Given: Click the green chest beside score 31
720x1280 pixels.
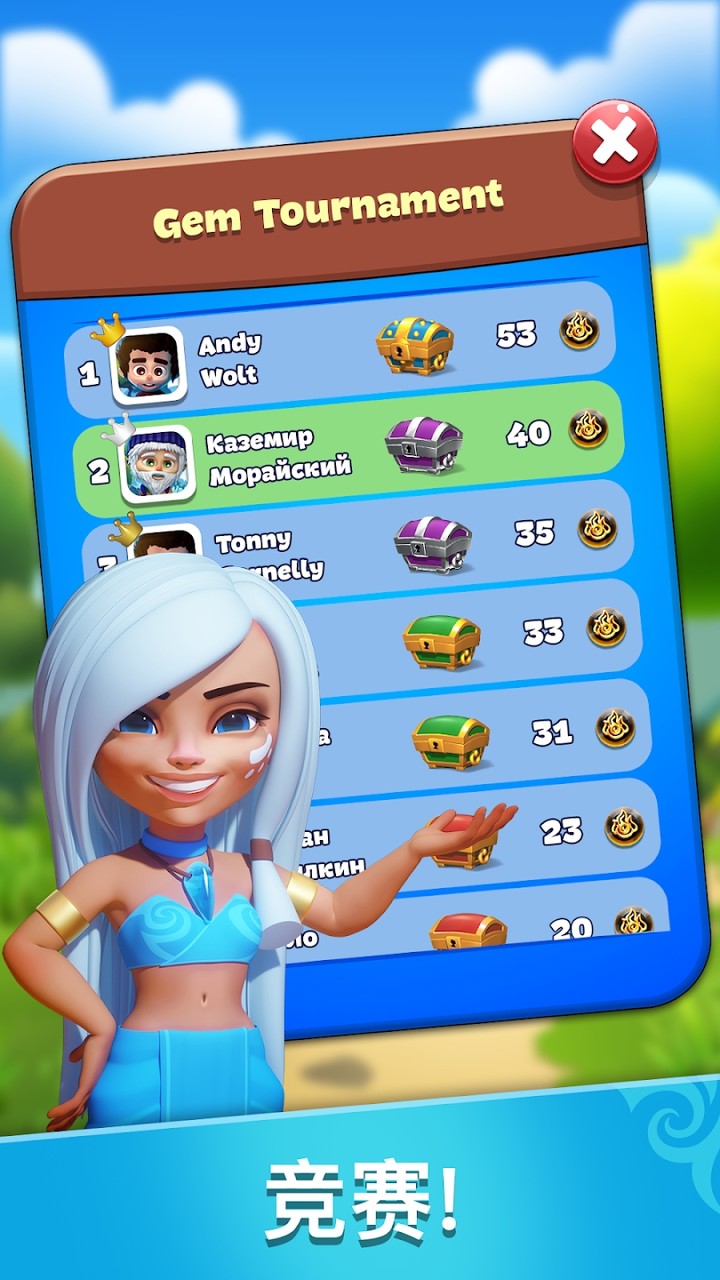Looking at the screenshot, I should [450, 741].
